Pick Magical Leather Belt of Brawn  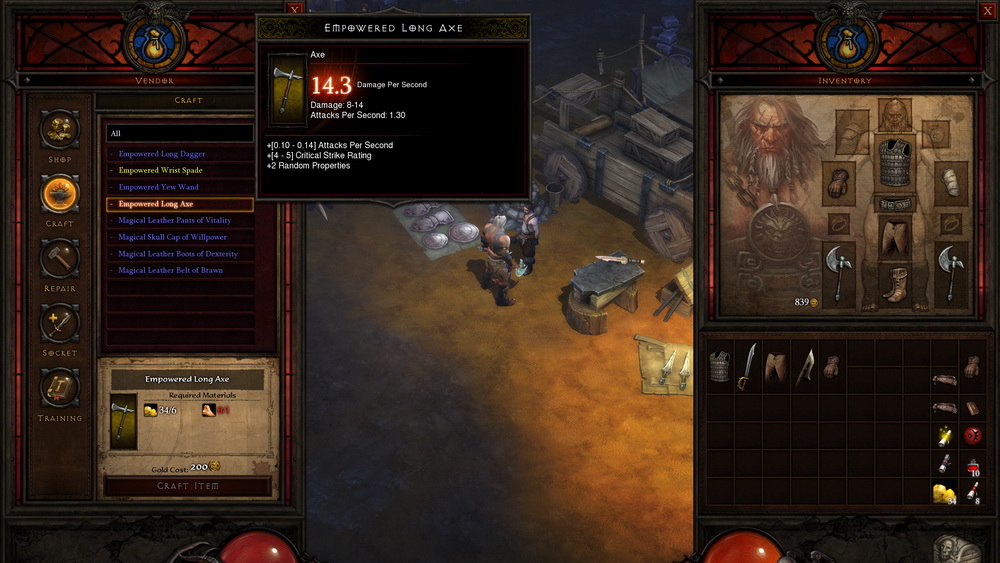point(170,270)
